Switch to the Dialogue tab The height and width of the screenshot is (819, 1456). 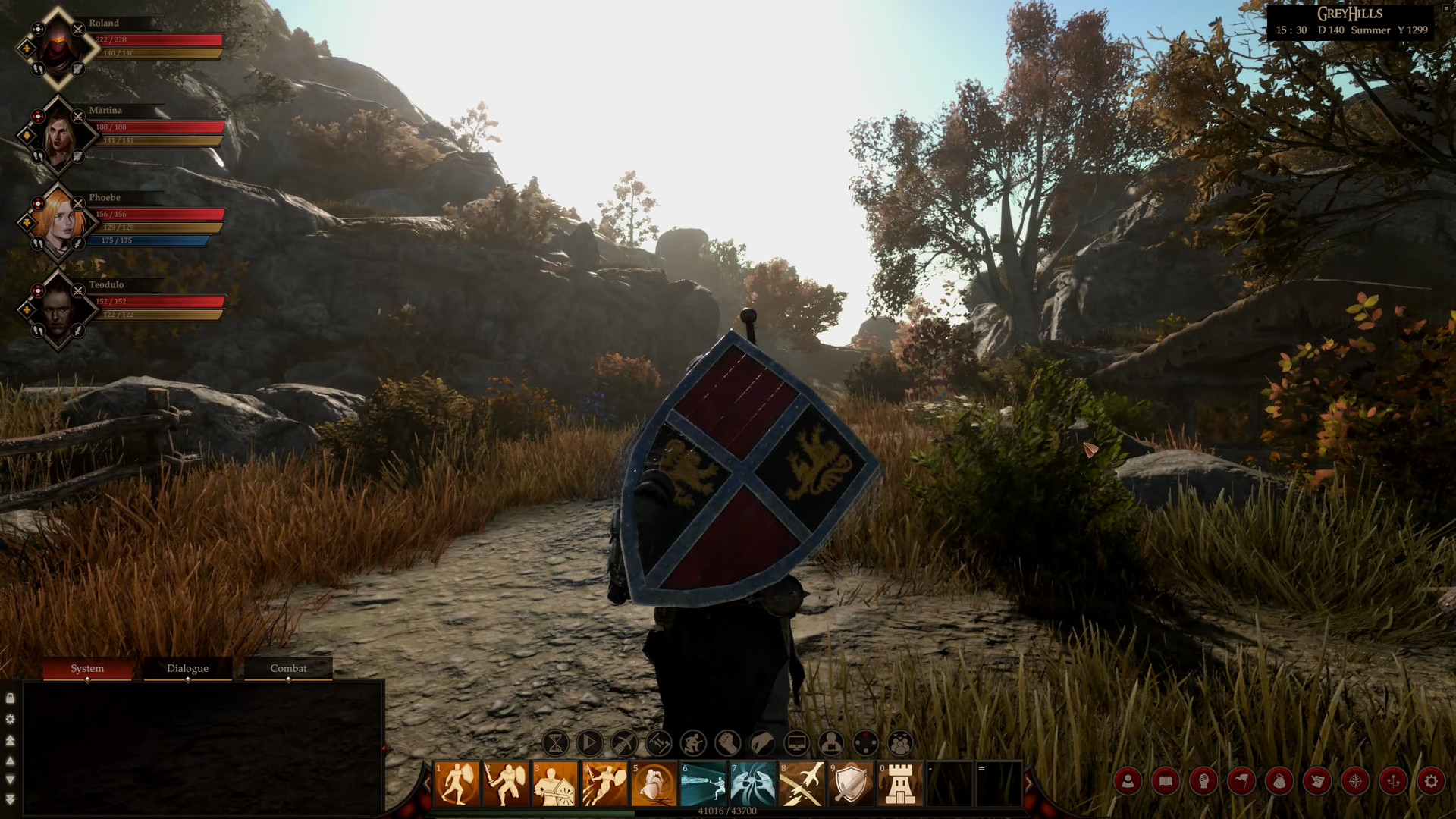pos(187,669)
